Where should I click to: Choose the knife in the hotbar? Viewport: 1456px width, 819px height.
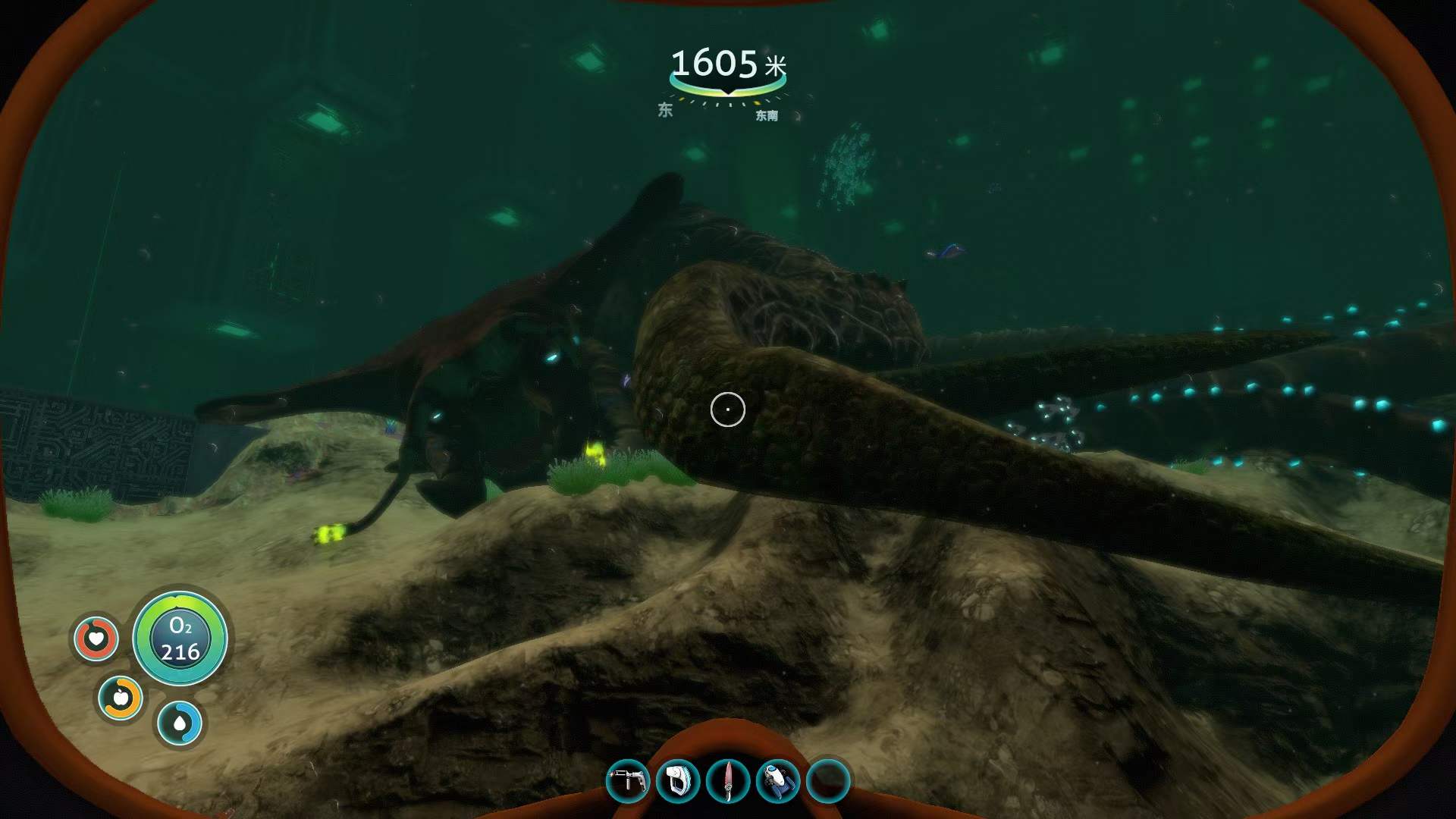point(727,780)
